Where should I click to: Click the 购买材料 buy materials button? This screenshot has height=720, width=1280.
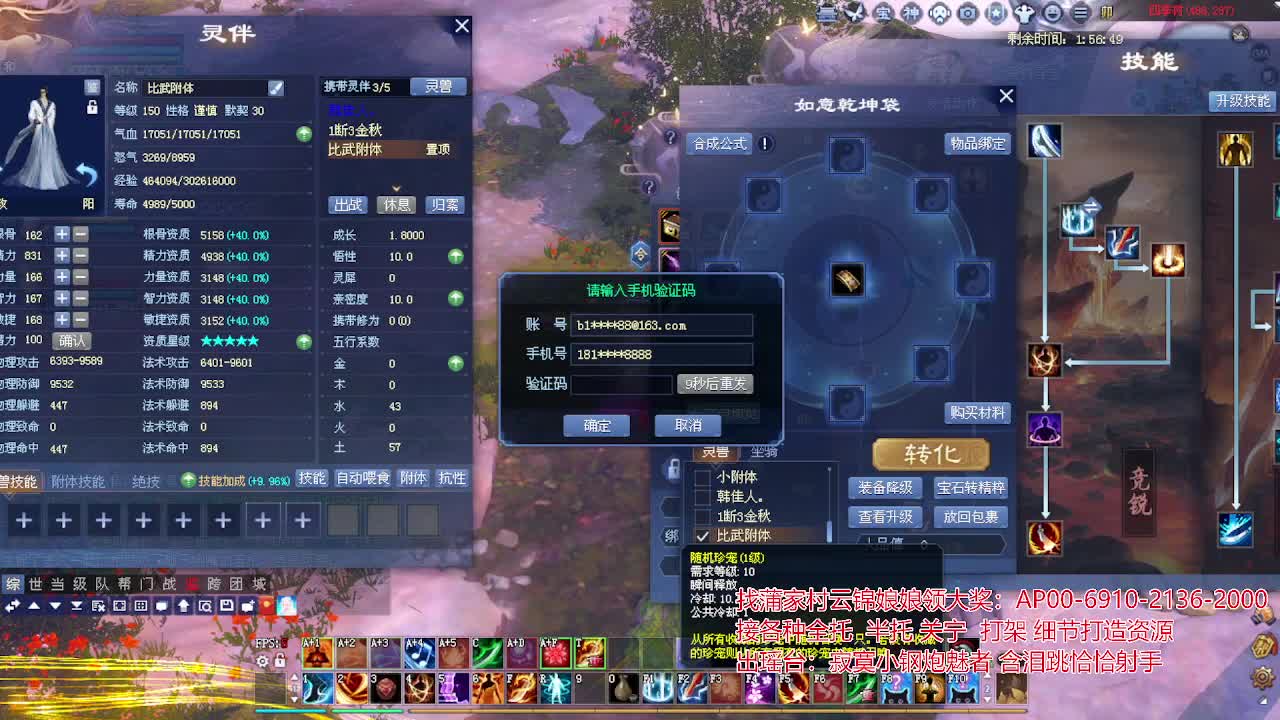coord(978,413)
